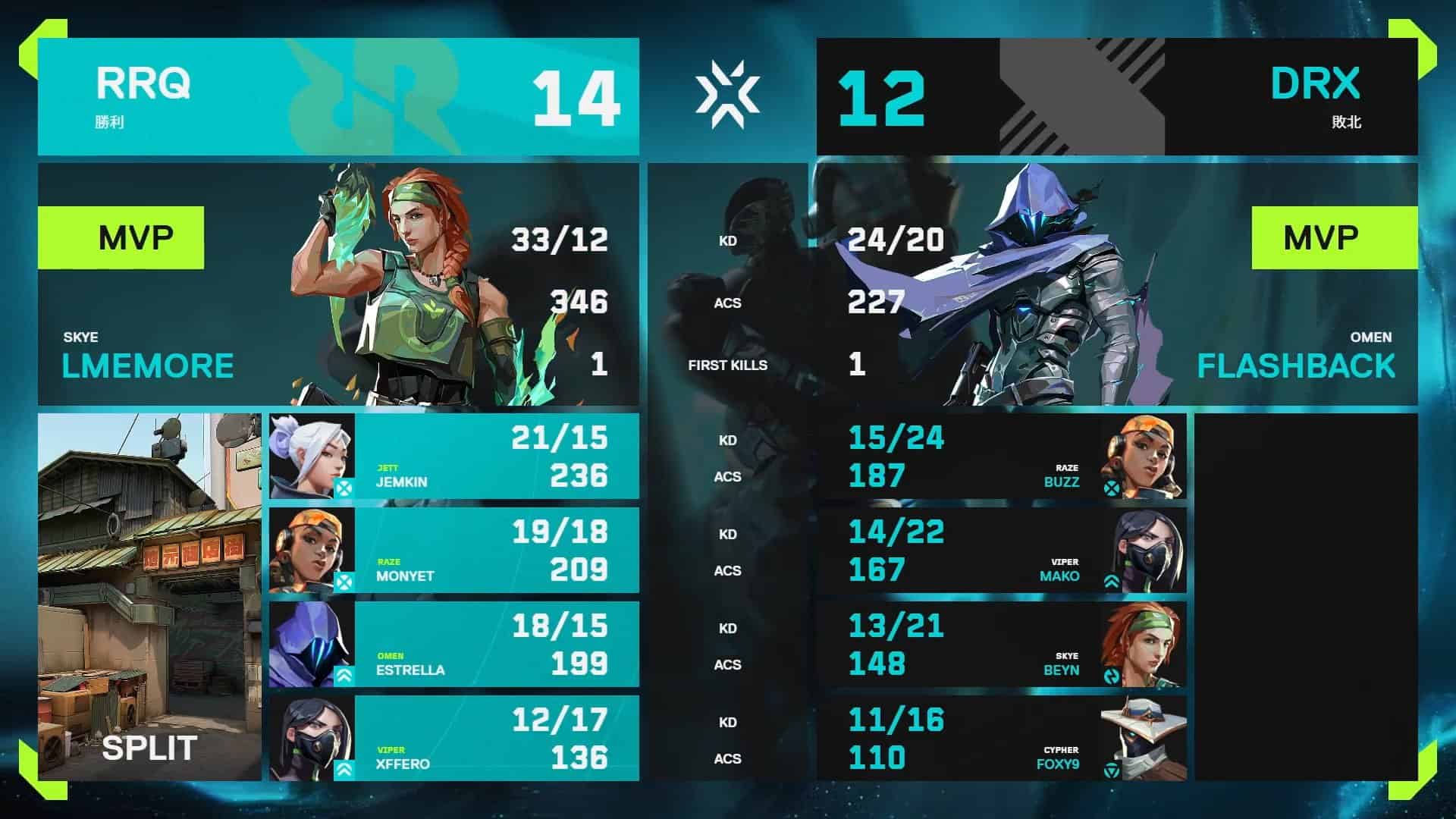Open the Split map thumbnail
Viewport: 1456px width, 819px height.
[149, 597]
